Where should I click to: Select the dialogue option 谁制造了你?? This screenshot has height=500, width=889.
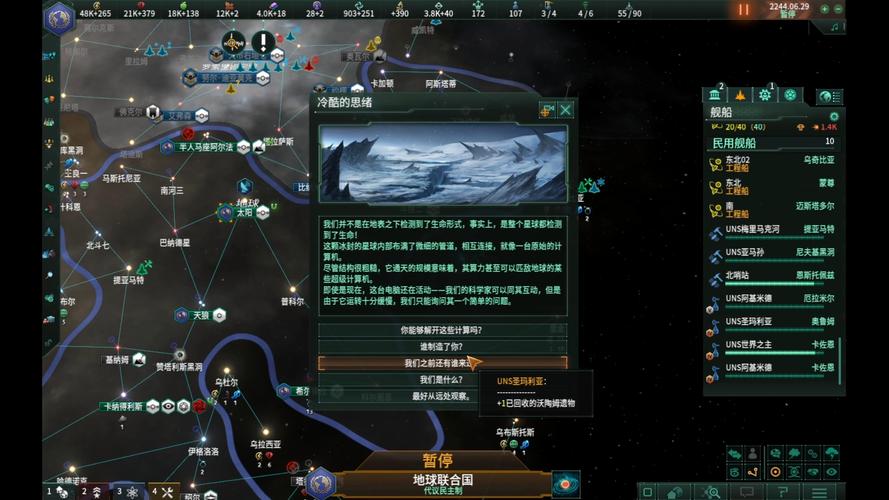pyautogui.click(x=442, y=346)
